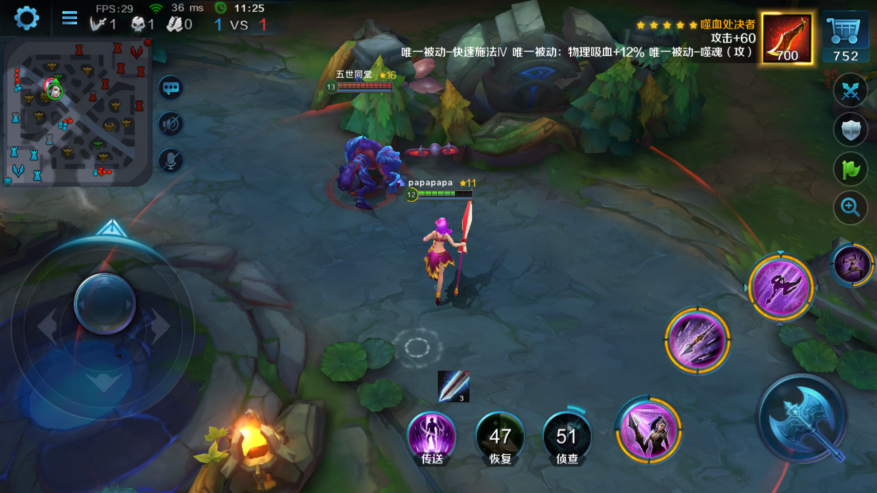Use the 侦查 scout spell button
This screenshot has height=493, width=877.
click(567, 436)
